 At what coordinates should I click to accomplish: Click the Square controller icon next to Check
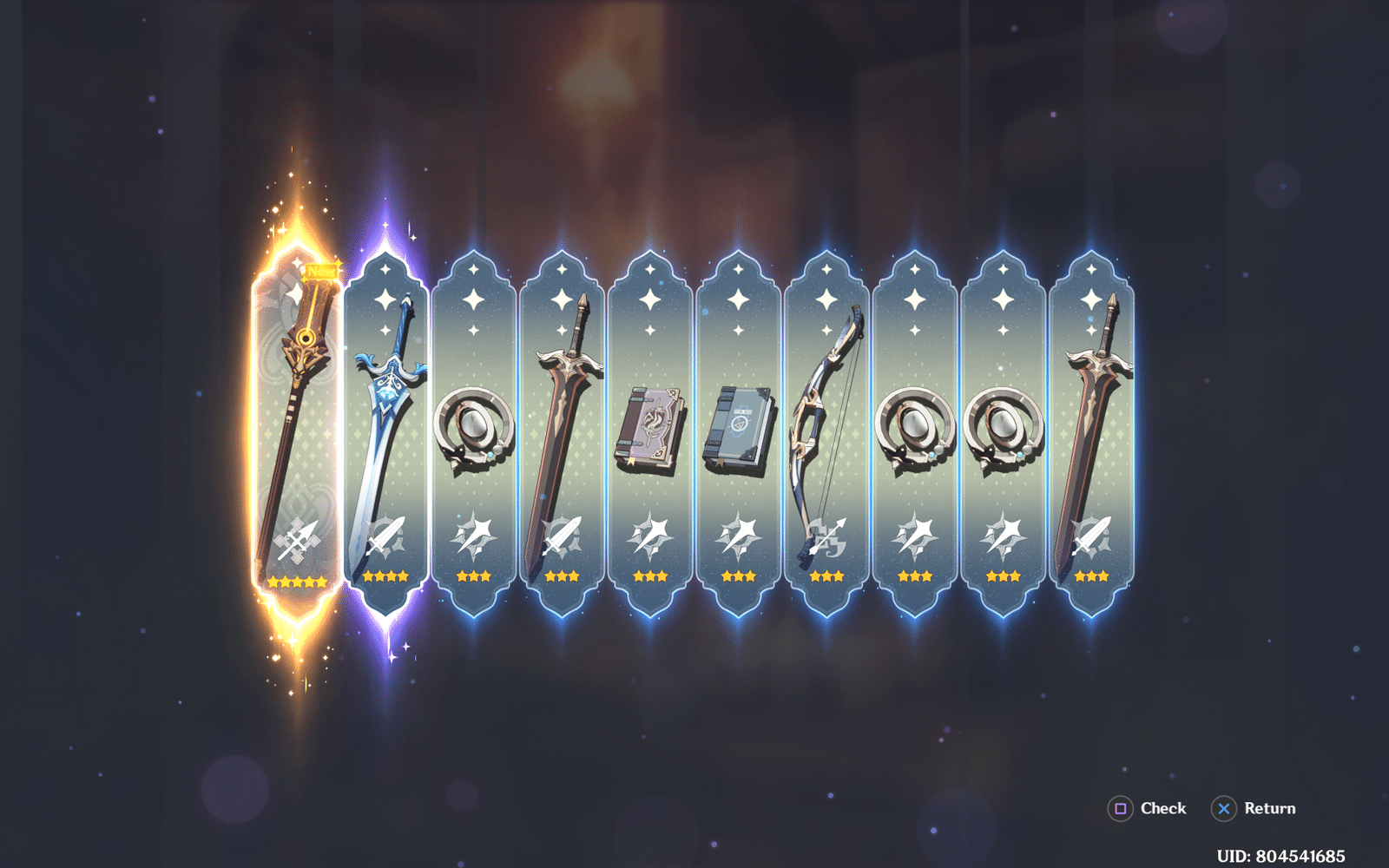tap(1120, 808)
